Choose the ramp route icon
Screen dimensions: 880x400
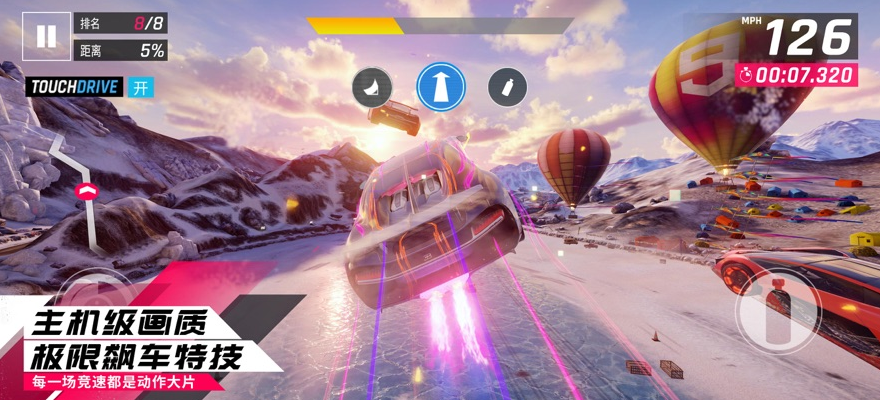point(372,87)
